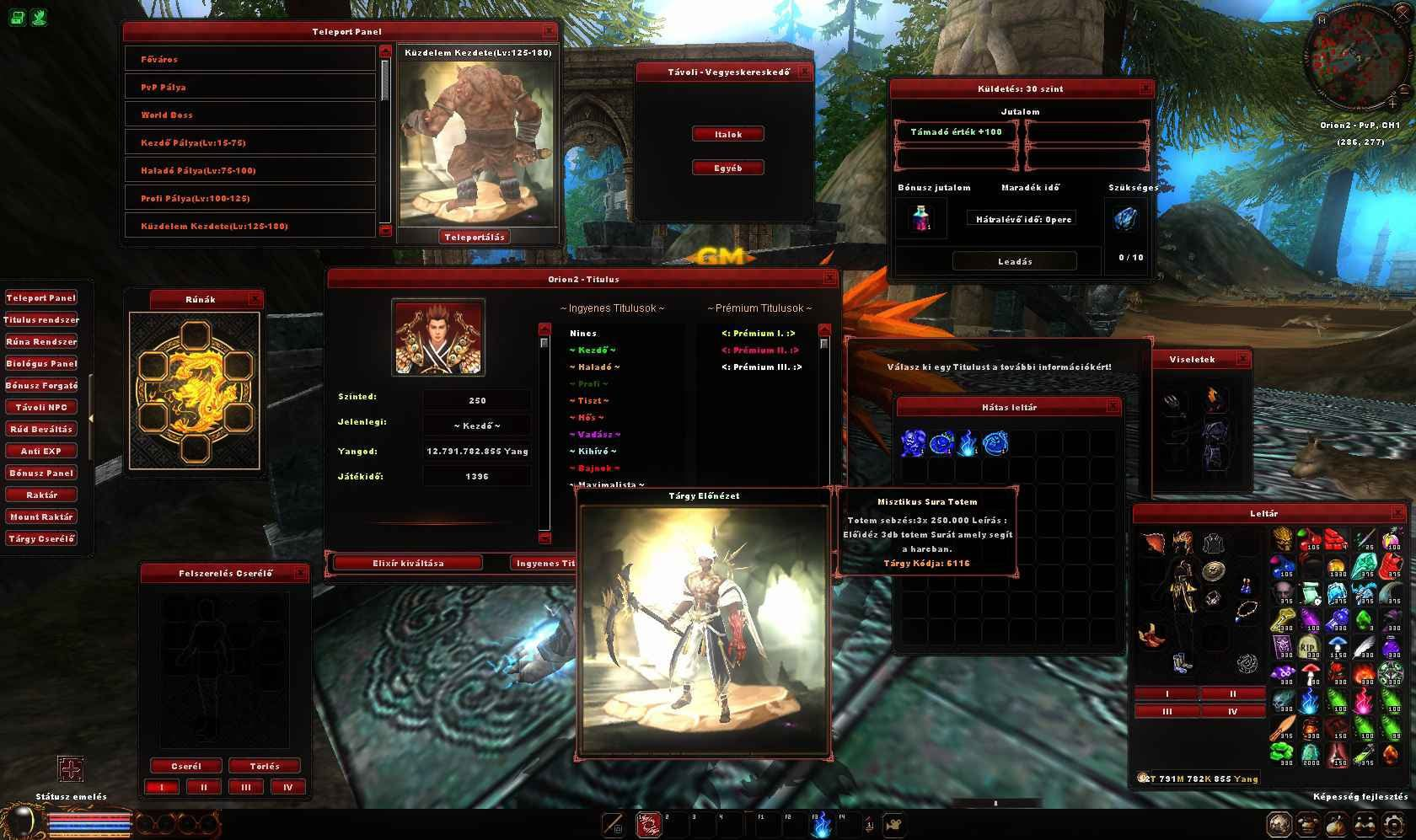Open the Italok shop category
Image resolution: width=1416 pixels, height=840 pixels.
pos(728,134)
